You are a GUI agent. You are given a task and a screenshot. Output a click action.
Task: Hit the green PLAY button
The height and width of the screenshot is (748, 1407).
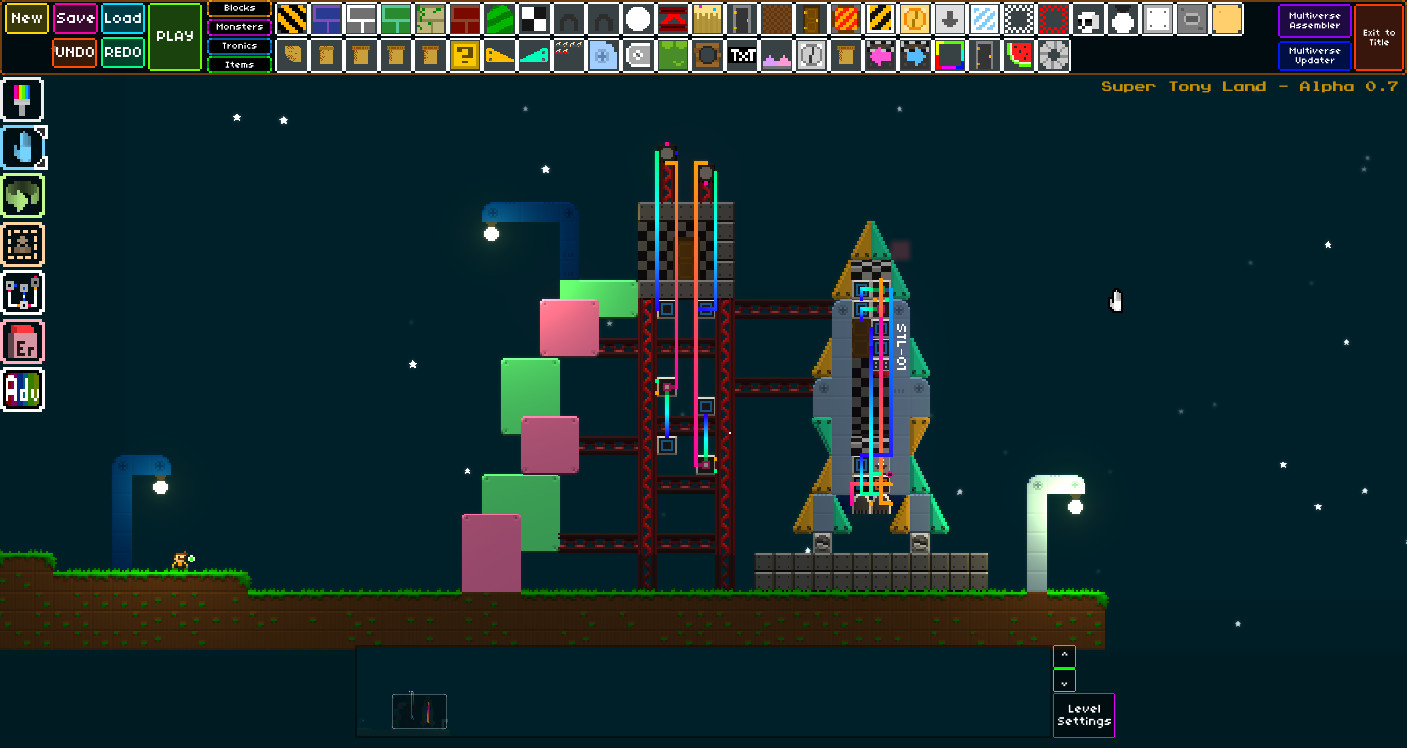tap(175, 36)
